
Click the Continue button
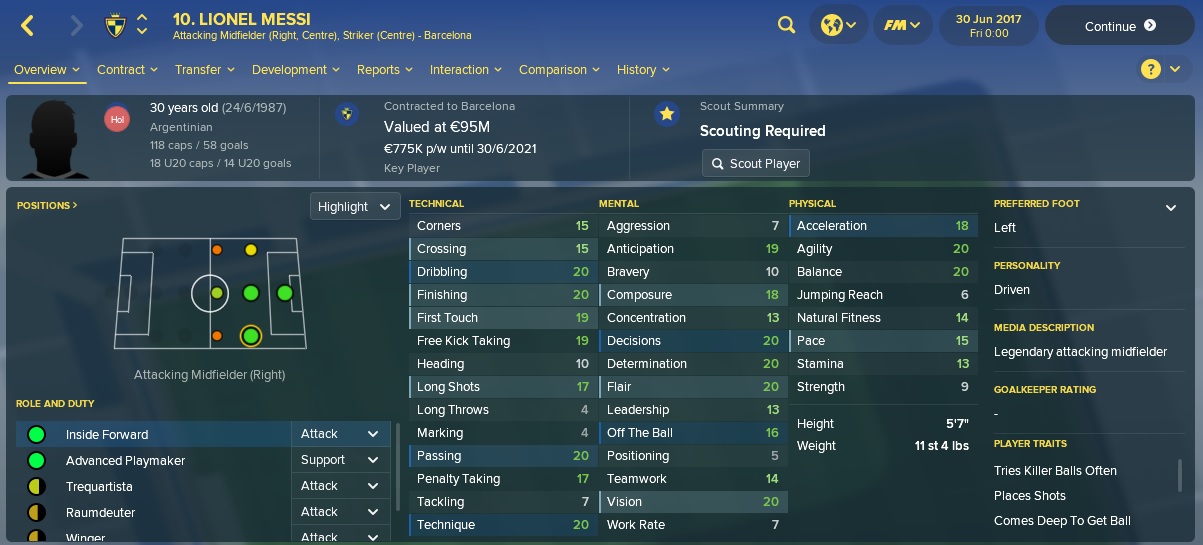(1120, 26)
